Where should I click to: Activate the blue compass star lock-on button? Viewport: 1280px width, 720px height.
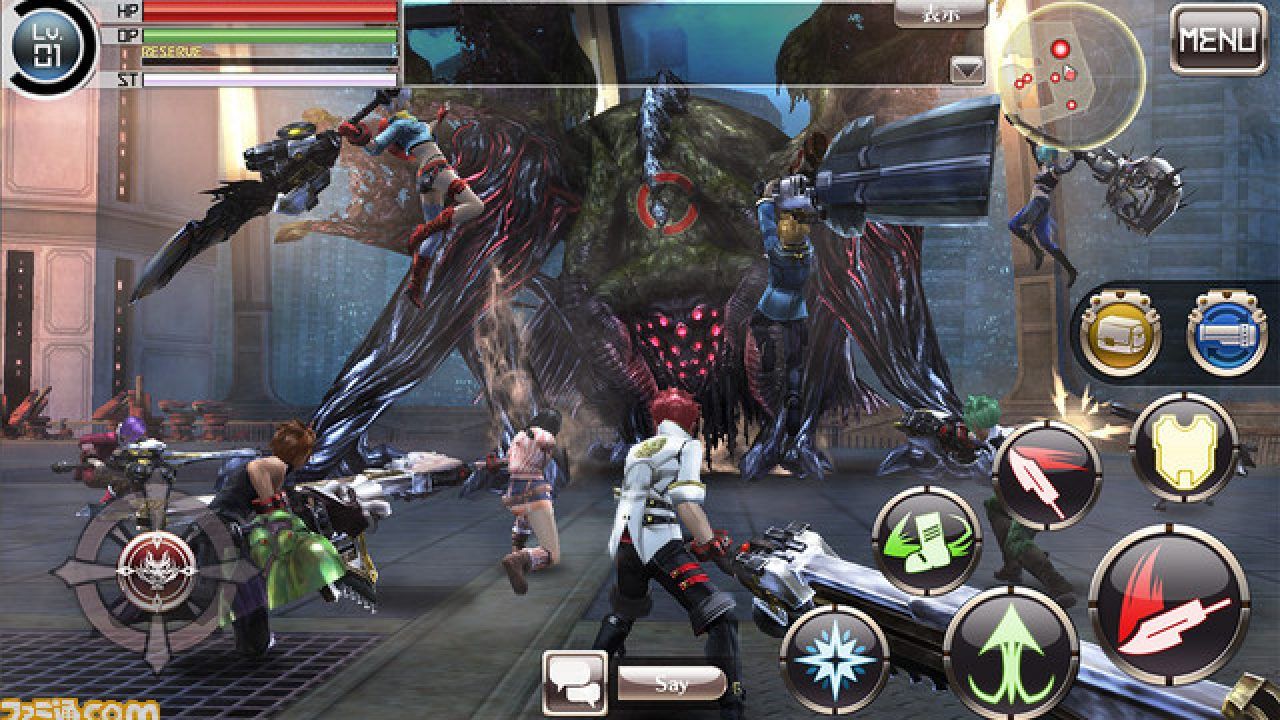point(835,659)
